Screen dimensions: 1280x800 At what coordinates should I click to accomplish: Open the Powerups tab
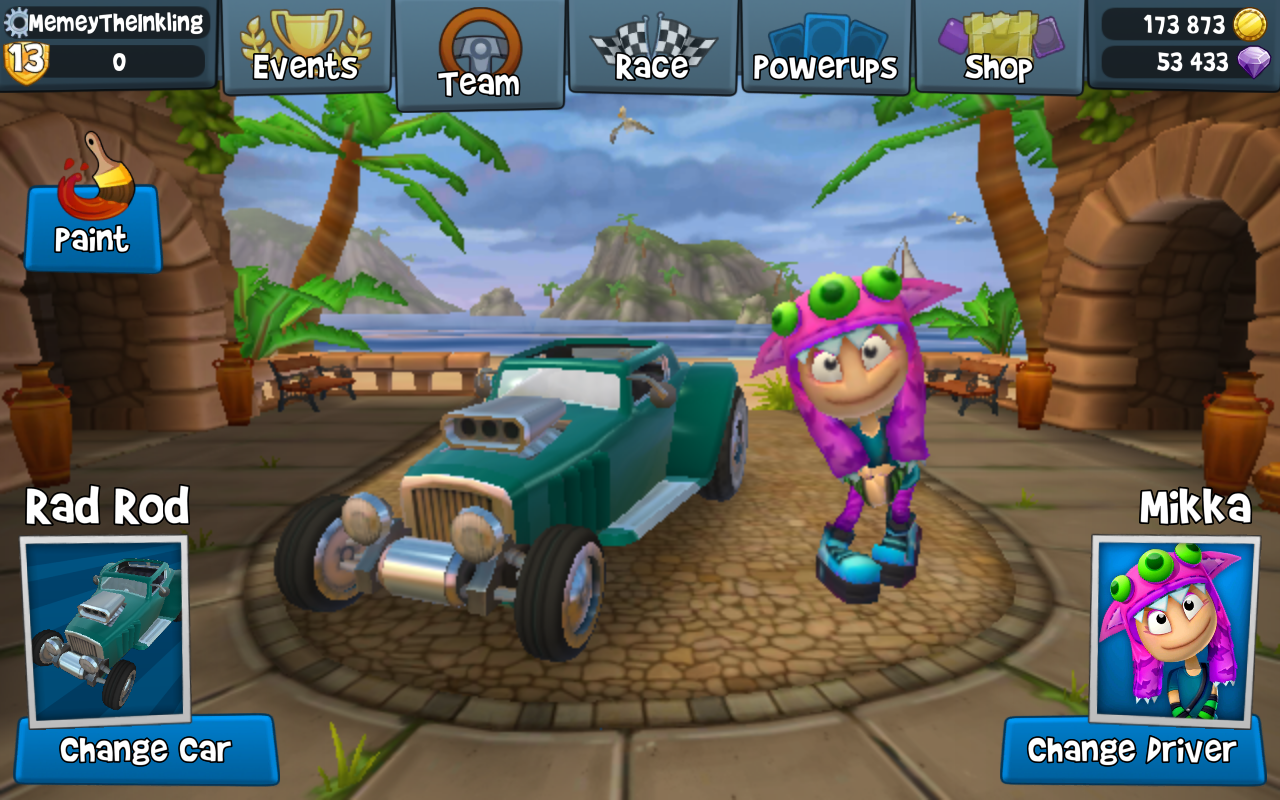pos(826,47)
